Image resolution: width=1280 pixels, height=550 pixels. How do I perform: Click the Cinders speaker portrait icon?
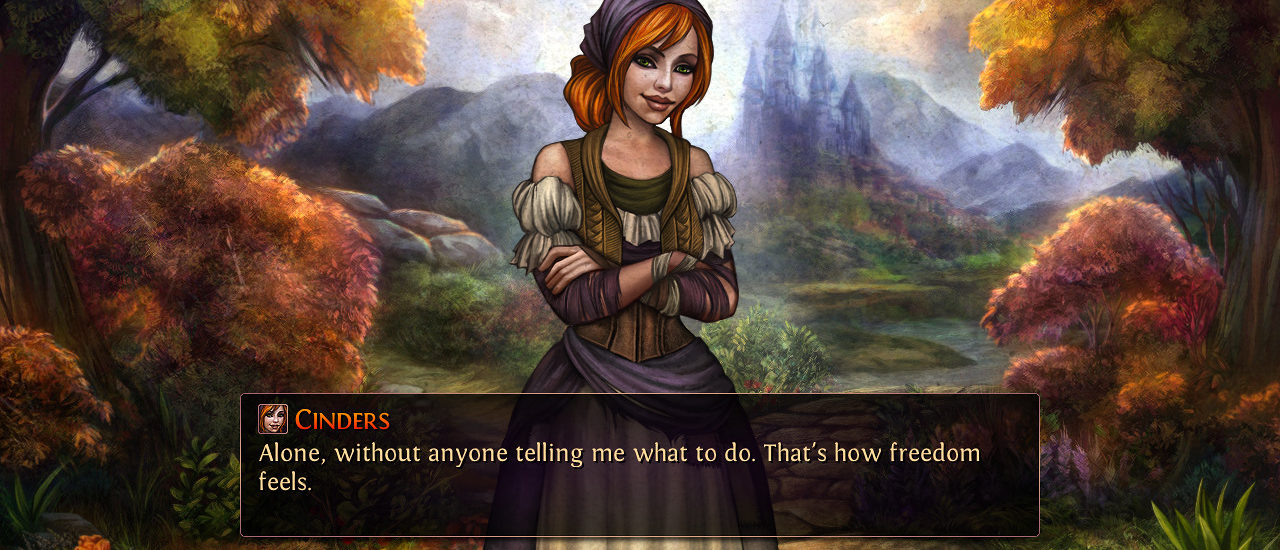272,419
